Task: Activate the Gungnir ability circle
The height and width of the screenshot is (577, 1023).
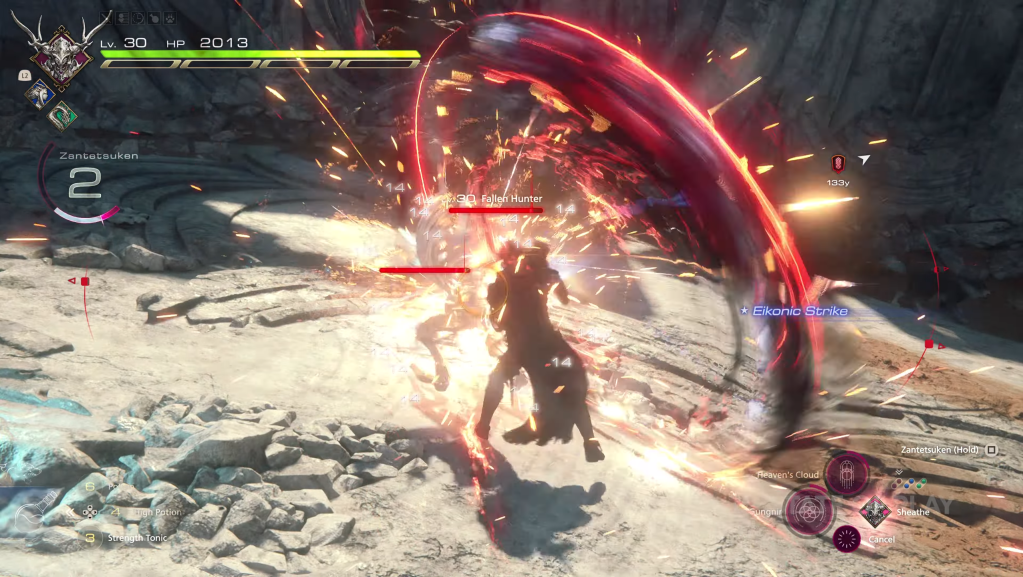Action: (807, 509)
